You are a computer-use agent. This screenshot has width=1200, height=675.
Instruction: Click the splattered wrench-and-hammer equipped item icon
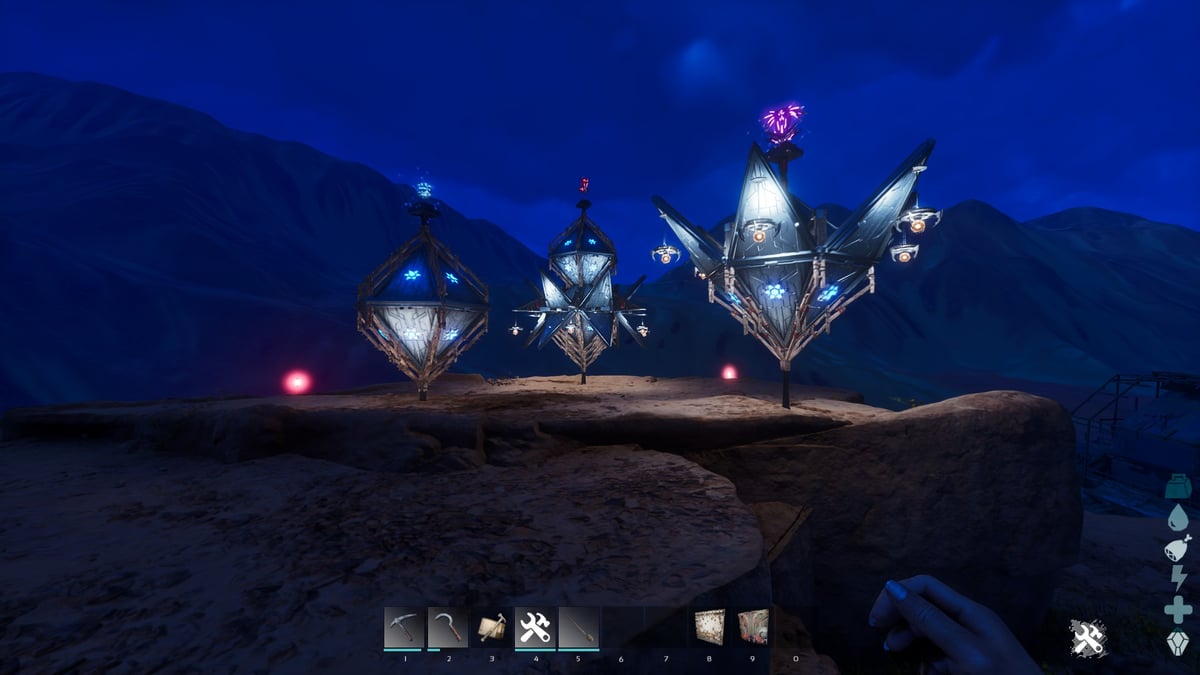point(1088,638)
